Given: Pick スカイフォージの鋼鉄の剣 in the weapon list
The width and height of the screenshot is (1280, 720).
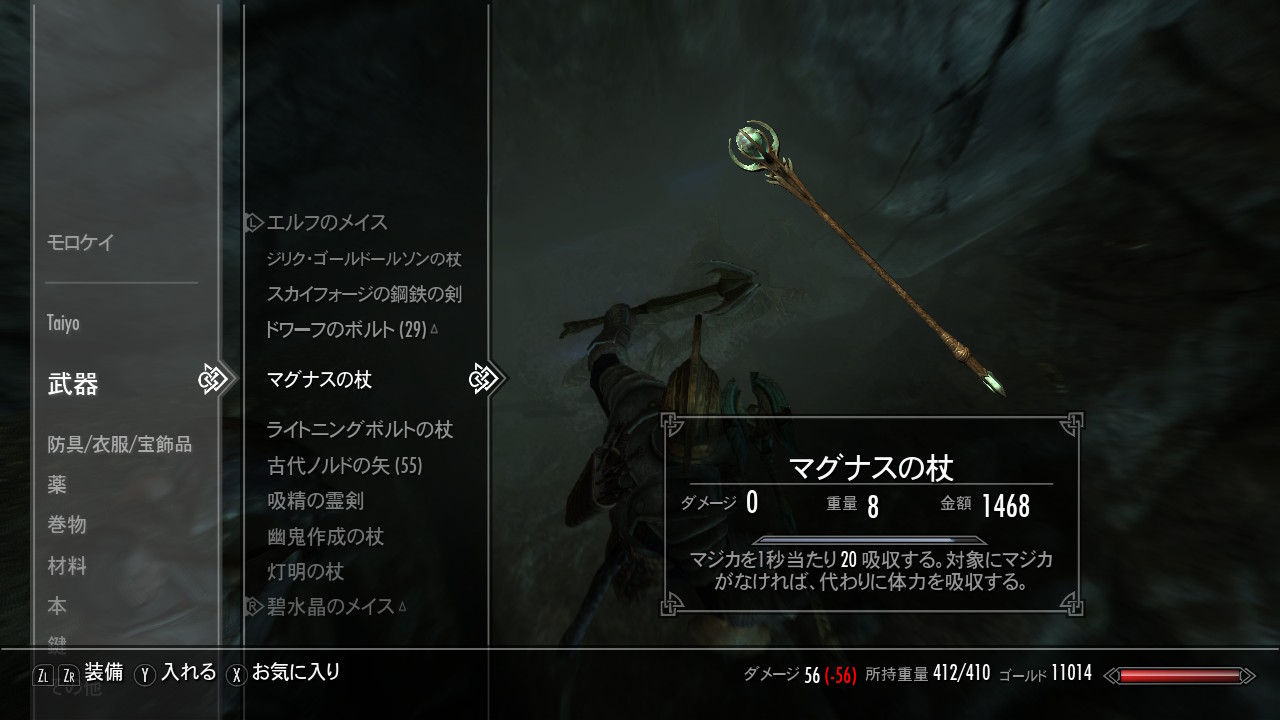Looking at the screenshot, I should (x=364, y=294).
